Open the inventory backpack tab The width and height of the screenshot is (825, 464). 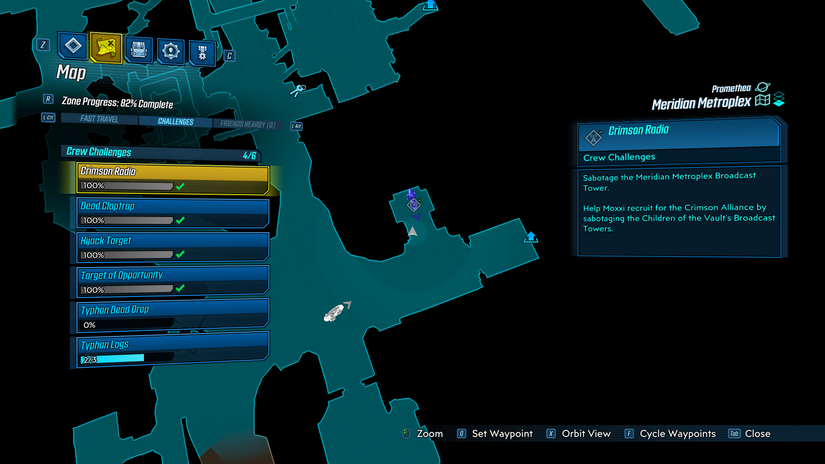tap(138, 47)
